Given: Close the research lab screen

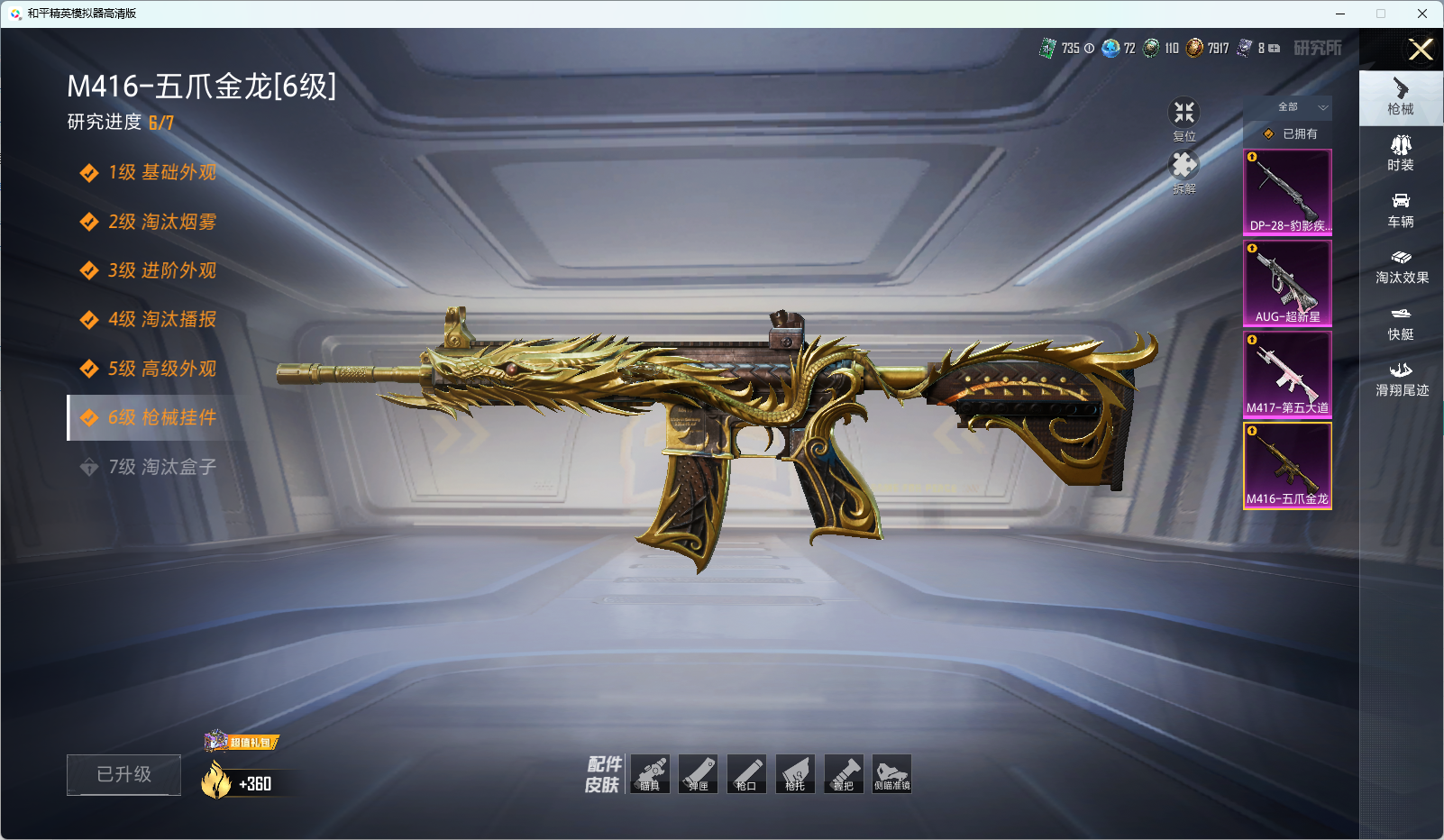Looking at the screenshot, I should [x=1421, y=50].
